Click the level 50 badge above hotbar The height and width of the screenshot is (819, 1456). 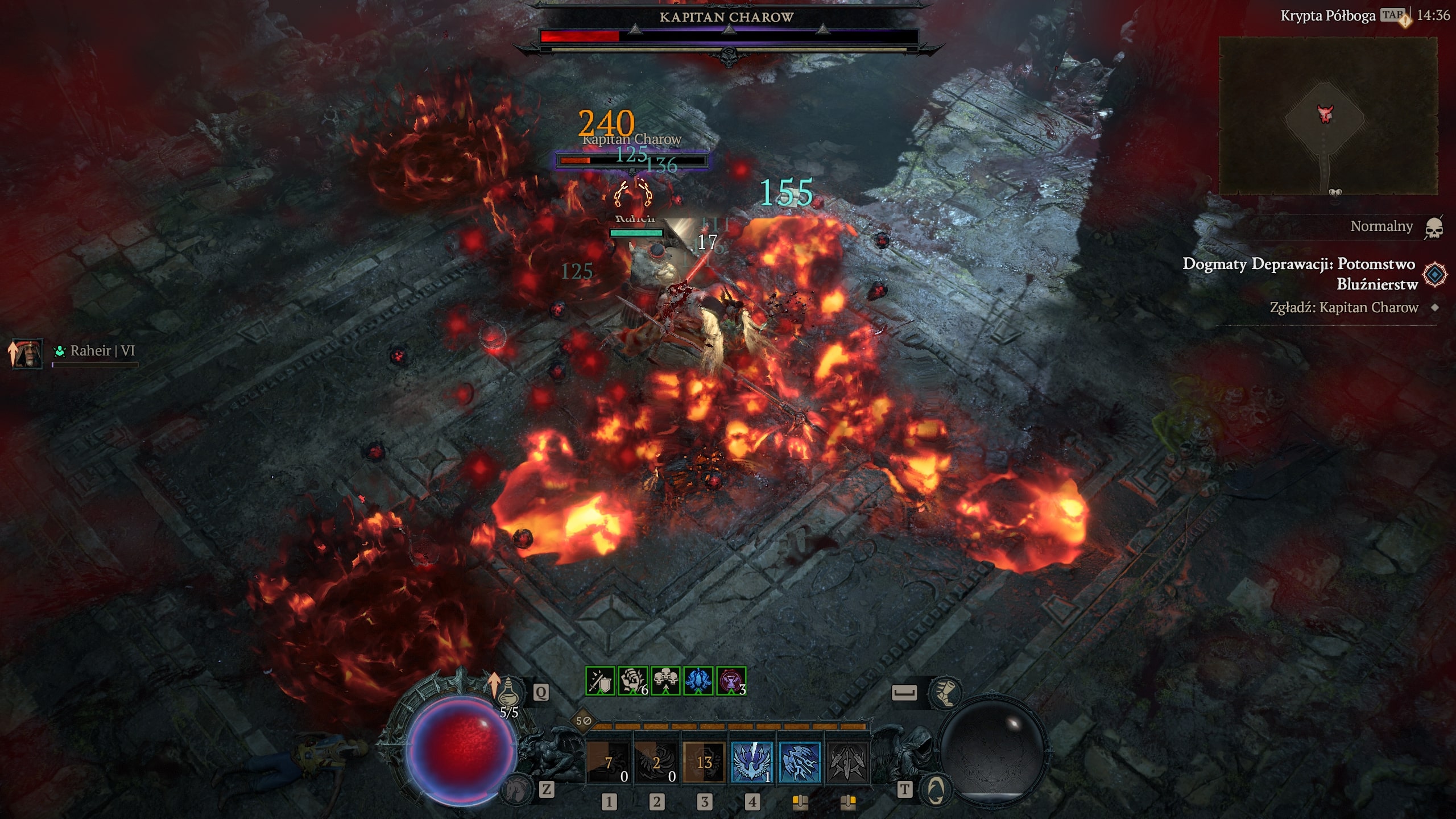pos(584,721)
